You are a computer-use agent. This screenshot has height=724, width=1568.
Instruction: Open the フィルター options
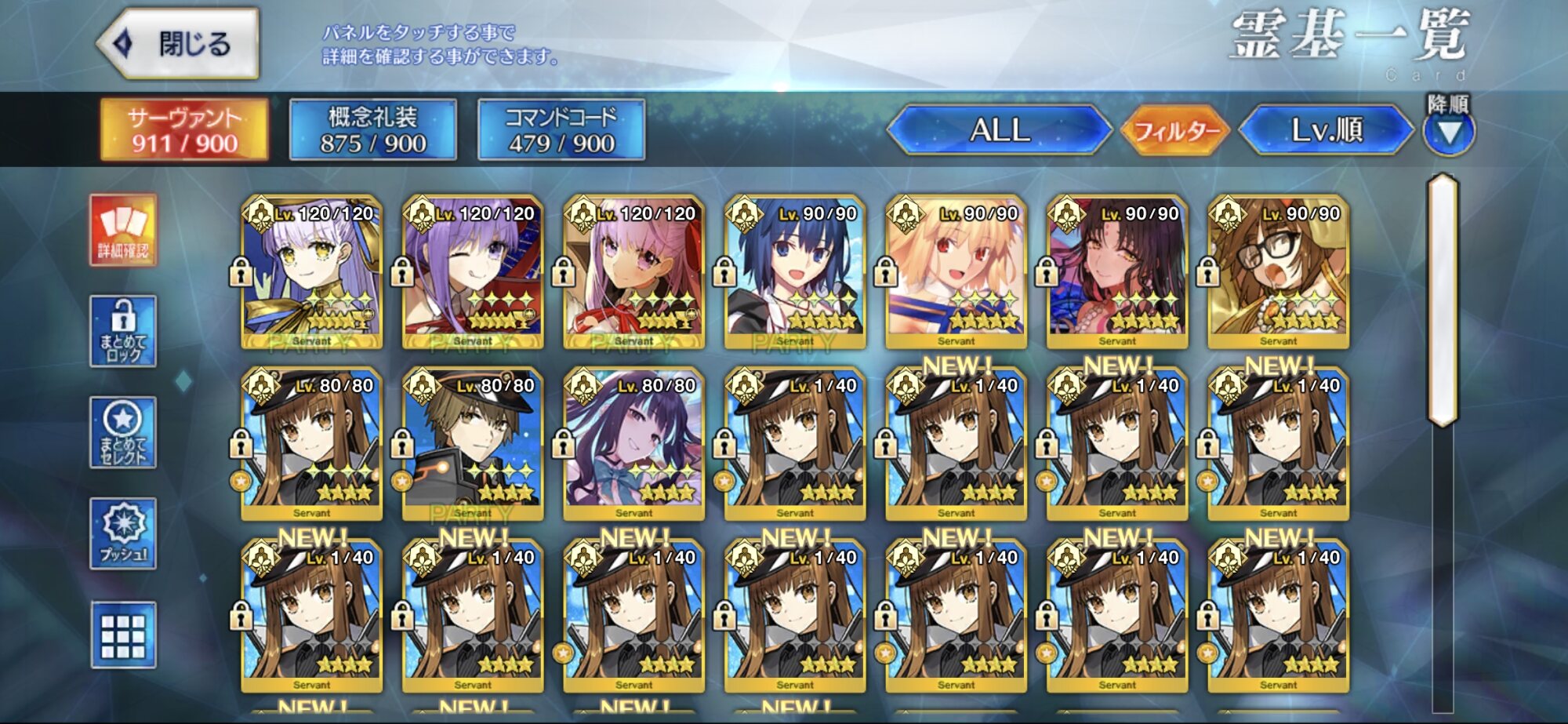(x=1175, y=130)
